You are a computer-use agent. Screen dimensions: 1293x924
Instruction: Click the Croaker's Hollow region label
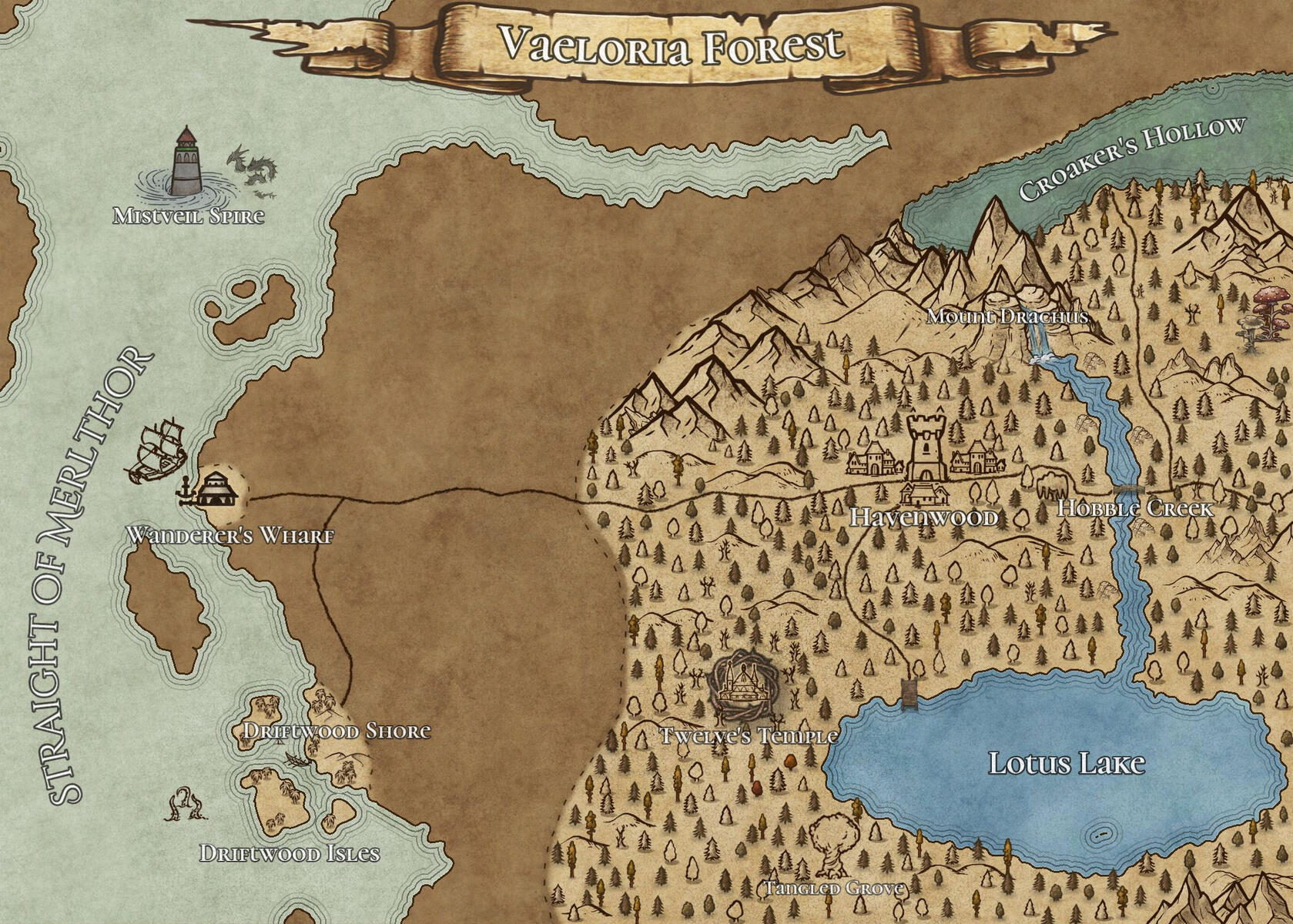pyautogui.click(x=1131, y=158)
